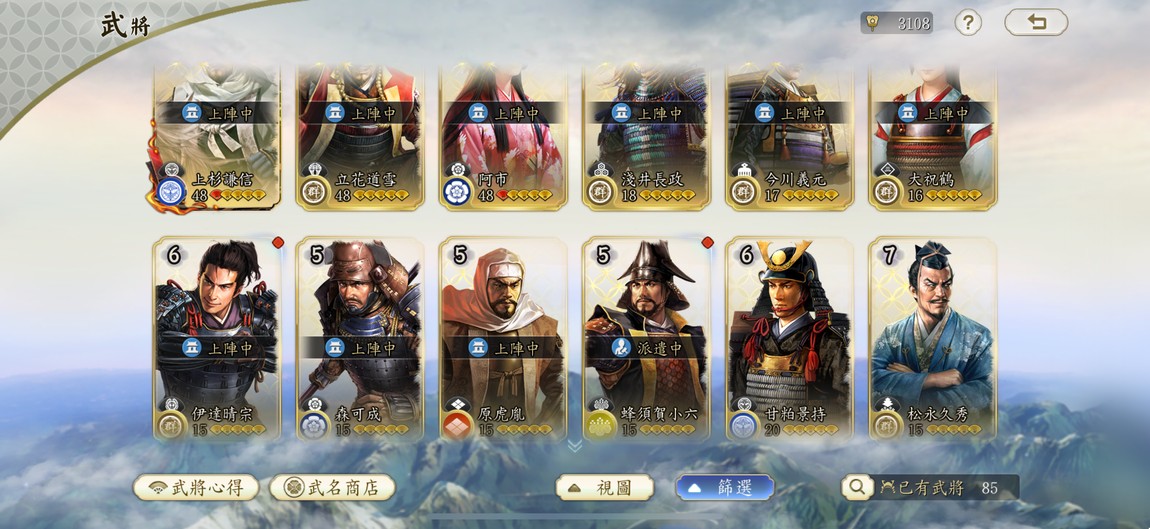Screen dimensions: 1150x529
Task: Open the question mark help button
Action: [x=967, y=22]
